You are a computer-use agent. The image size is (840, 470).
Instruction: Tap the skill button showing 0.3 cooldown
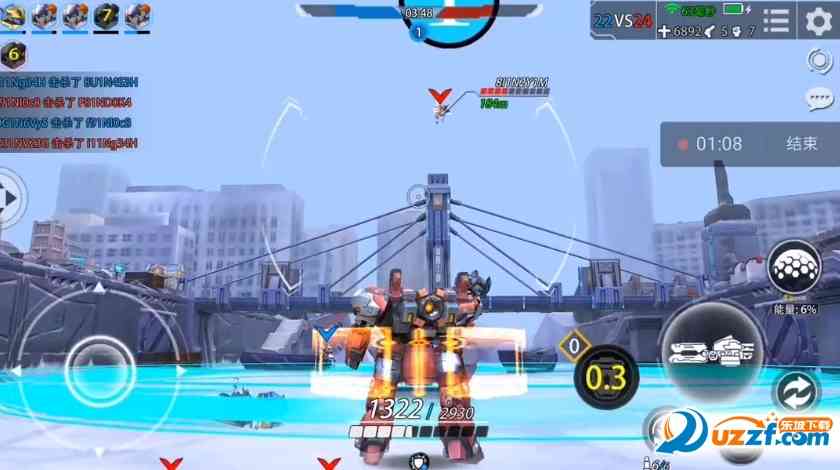(x=607, y=376)
